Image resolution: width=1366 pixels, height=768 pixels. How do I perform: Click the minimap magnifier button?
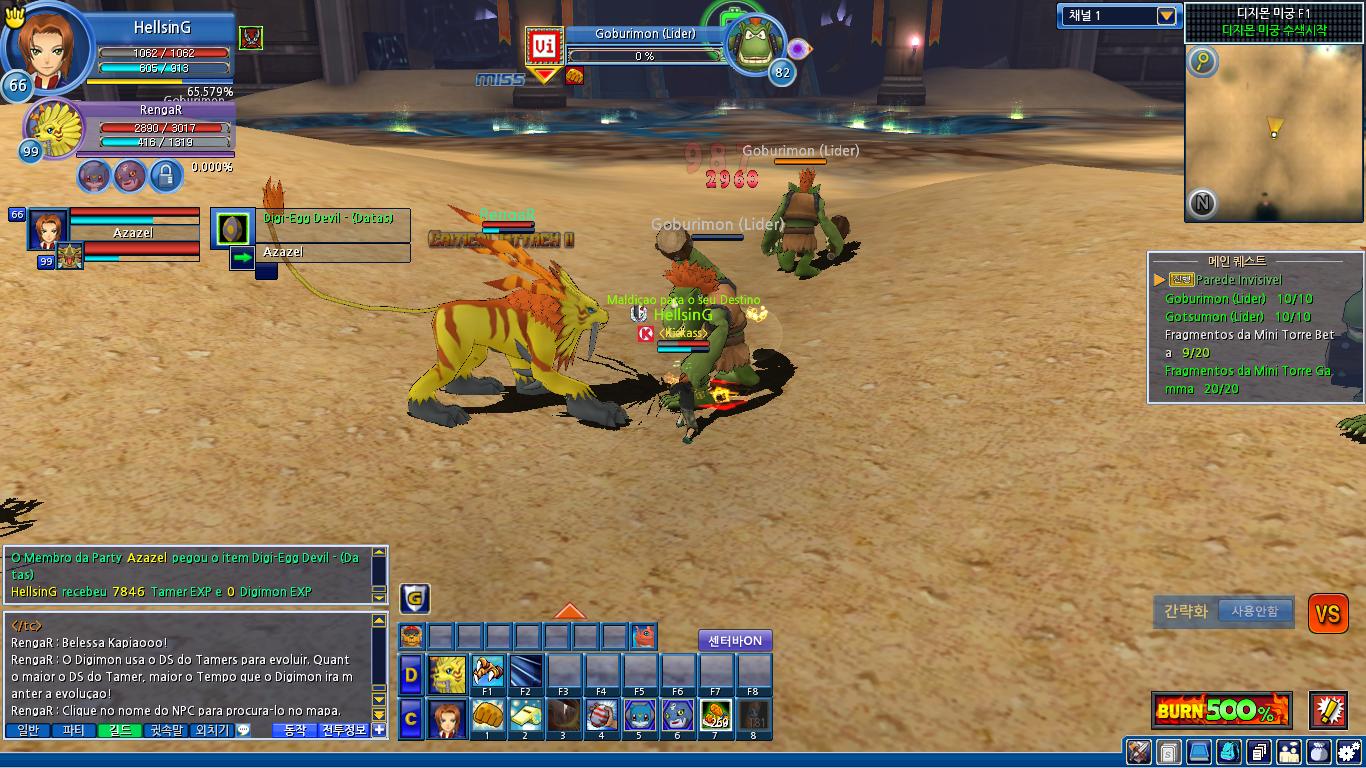pos(1202,63)
